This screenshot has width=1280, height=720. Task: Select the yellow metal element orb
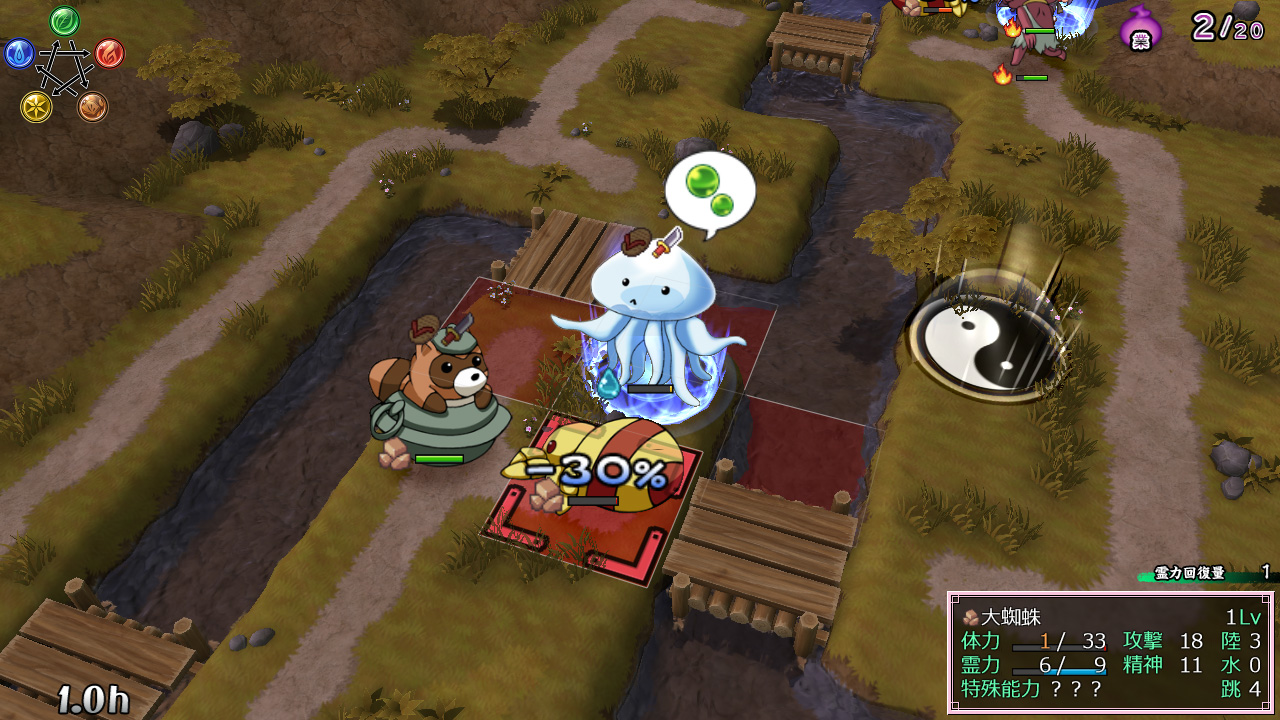[36, 107]
